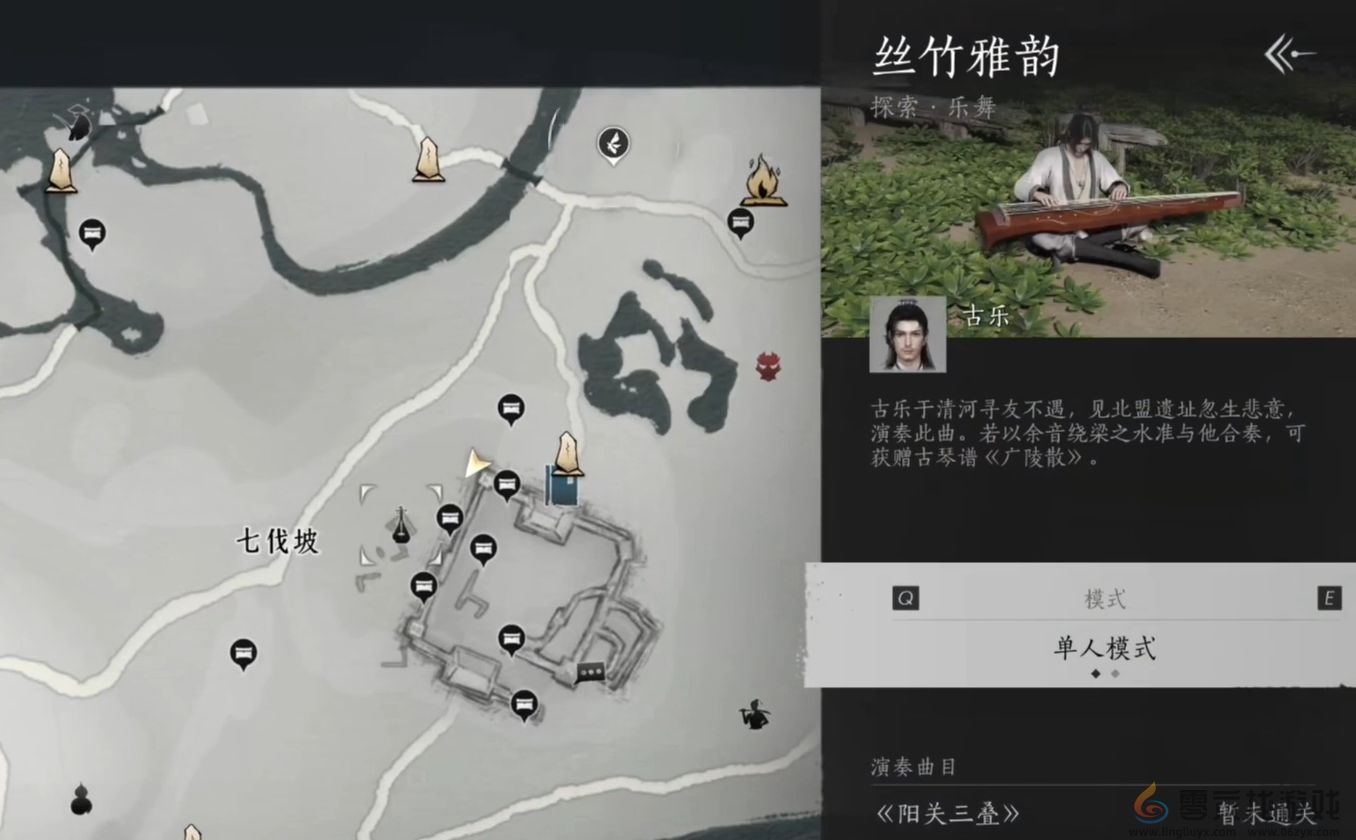1356x840 pixels.
Task: Click the yellow player arrow on the map
Action: pyautogui.click(x=478, y=462)
